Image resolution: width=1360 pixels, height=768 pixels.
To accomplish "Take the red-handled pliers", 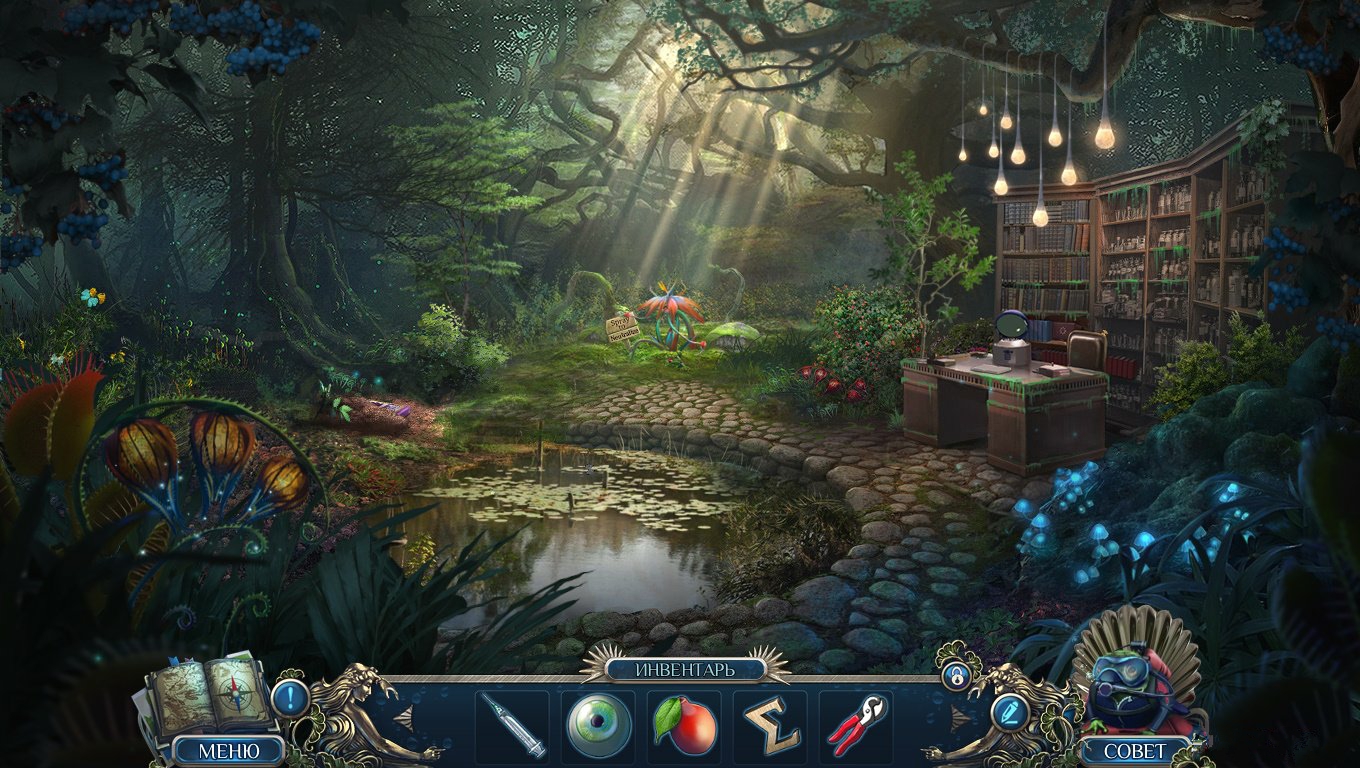I will (857, 725).
